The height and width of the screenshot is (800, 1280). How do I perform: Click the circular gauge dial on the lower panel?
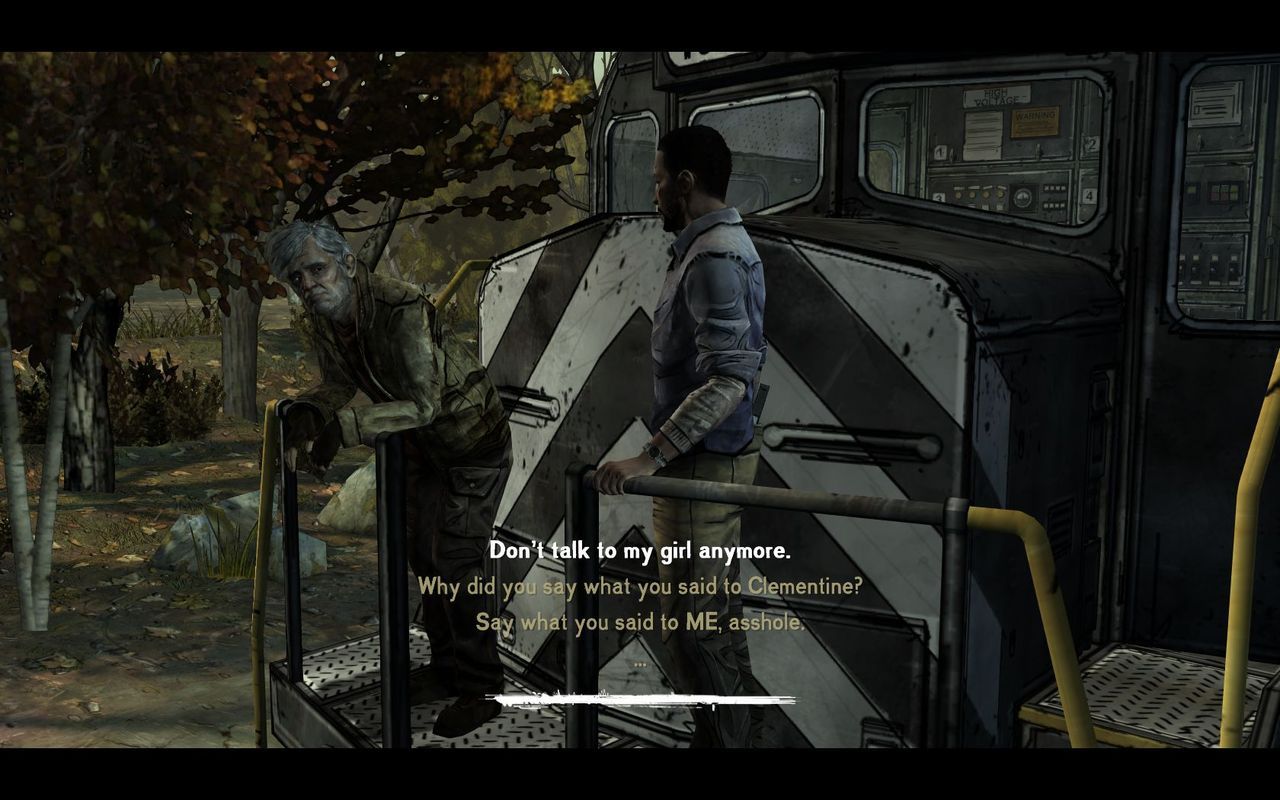click(x=1023, y=196)
